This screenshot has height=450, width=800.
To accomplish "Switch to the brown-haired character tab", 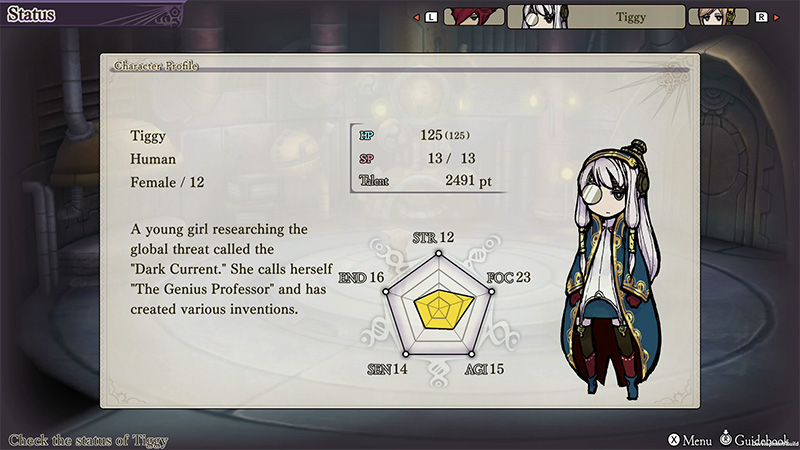I will [719, 16].
